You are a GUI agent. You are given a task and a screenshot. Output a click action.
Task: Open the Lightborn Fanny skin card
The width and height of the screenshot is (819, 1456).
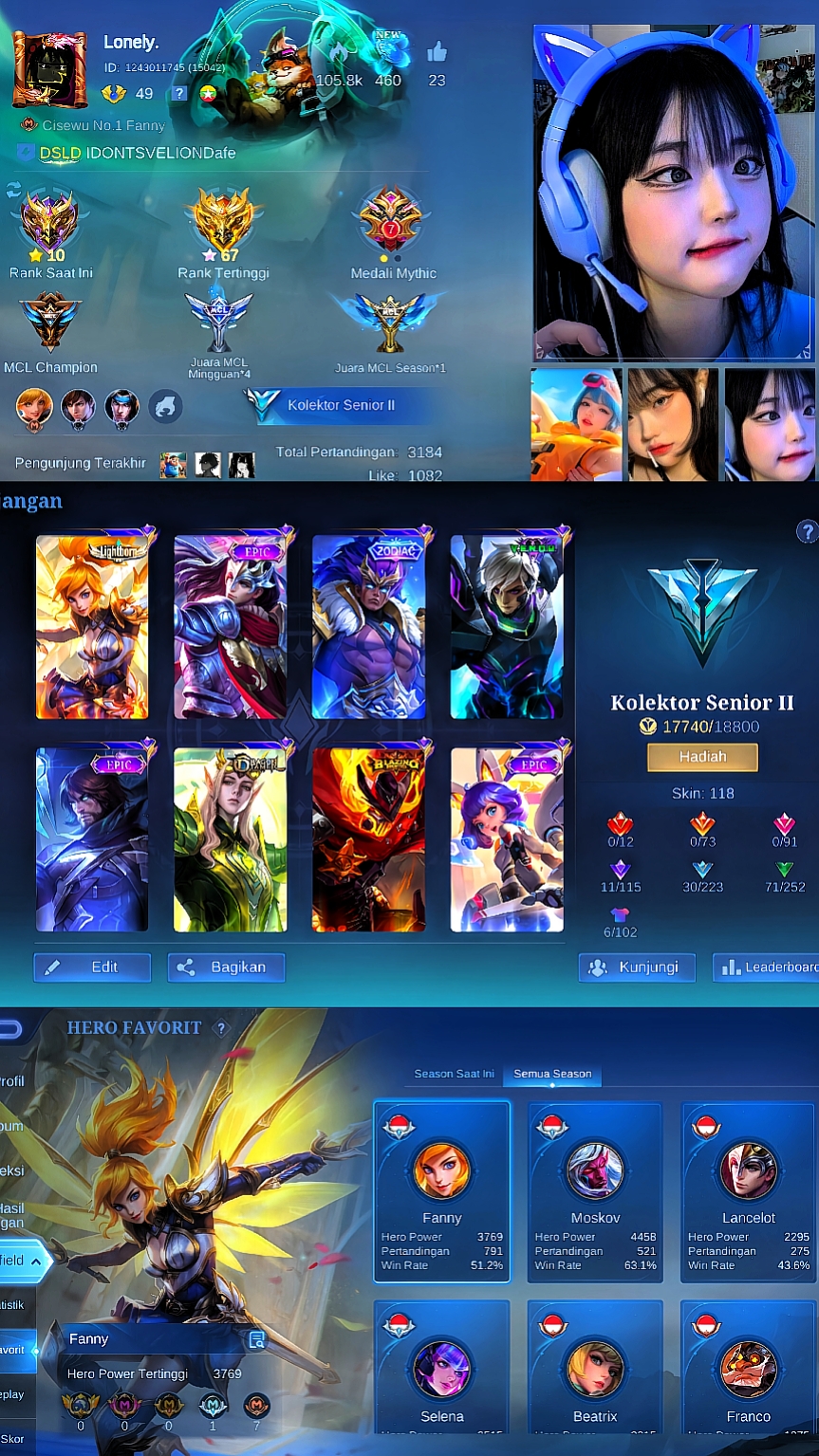coord(92,627)
